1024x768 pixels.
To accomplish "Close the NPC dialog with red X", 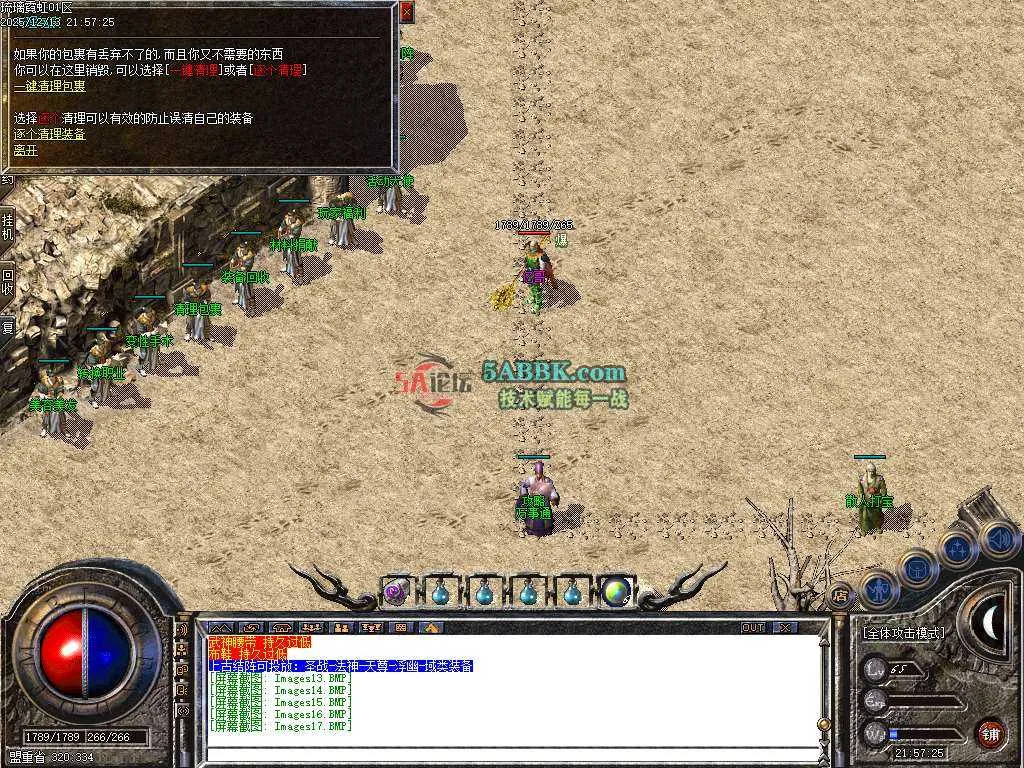I will (406, 13).
